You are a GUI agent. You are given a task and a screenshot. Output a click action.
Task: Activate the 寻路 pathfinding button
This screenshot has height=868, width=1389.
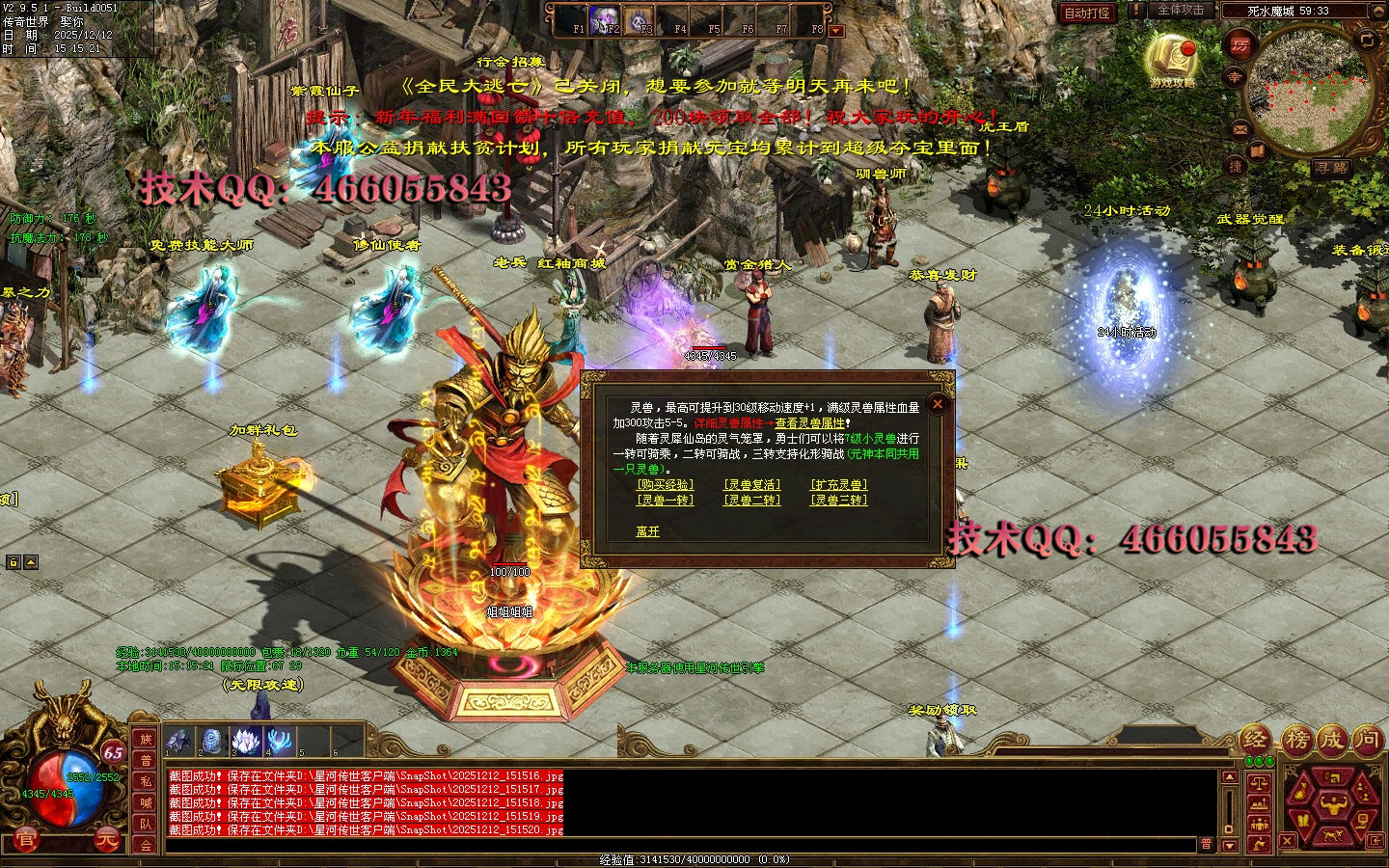click(1332, 168)
